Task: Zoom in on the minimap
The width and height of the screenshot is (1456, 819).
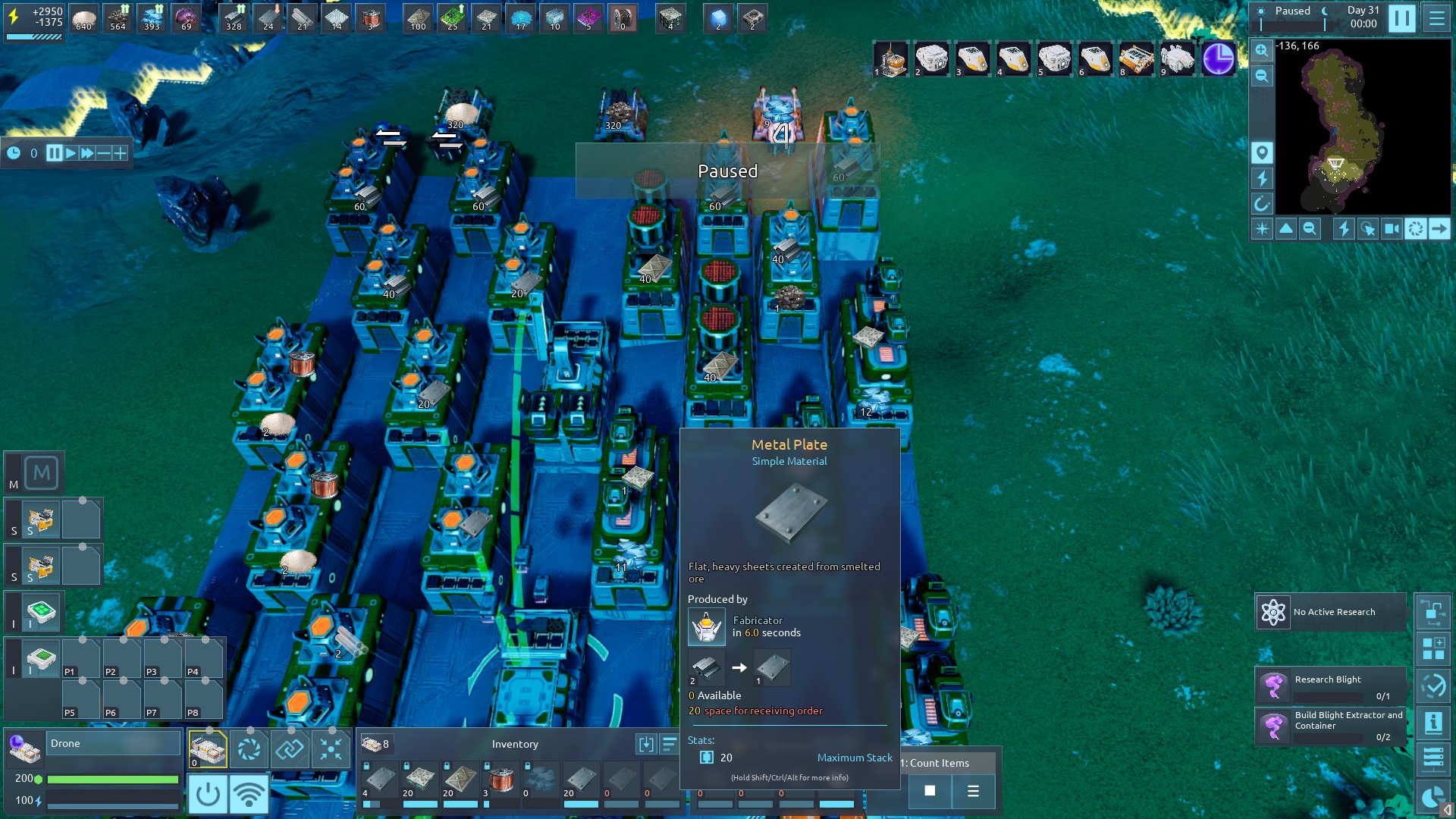Action: coord(1261,51)
